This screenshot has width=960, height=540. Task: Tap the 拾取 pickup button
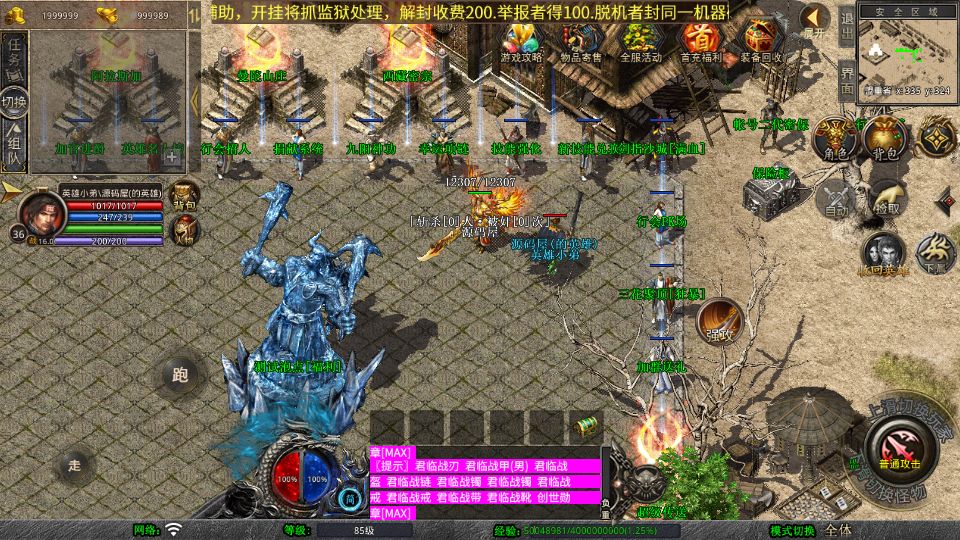coord(887,197)
